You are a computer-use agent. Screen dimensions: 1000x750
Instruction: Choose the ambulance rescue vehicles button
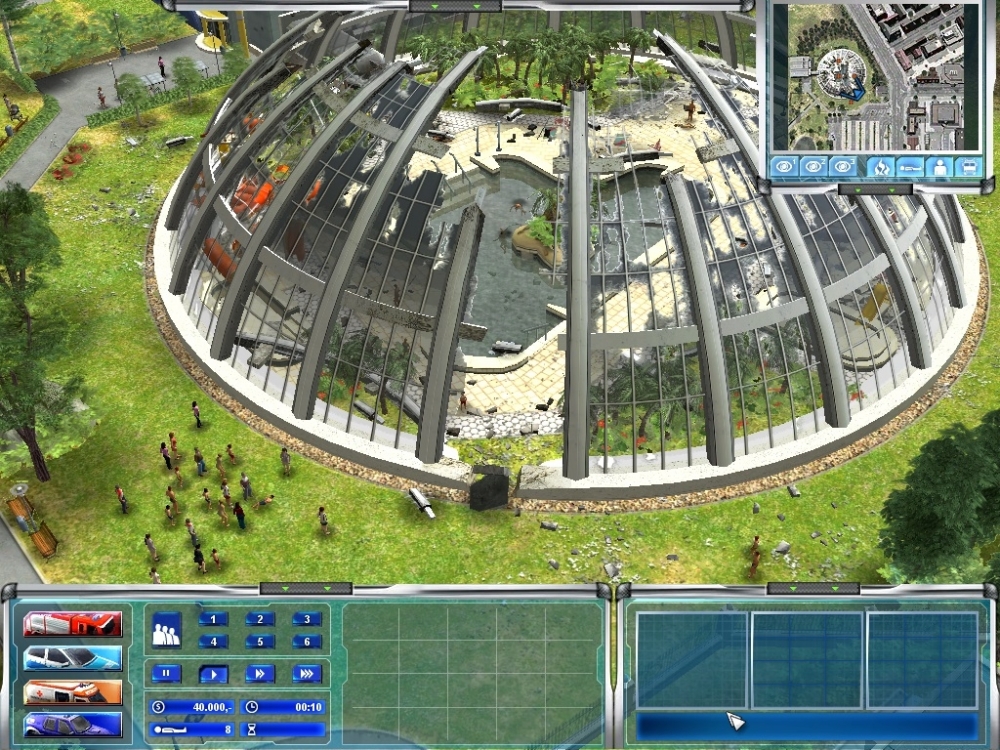[72, 692]
